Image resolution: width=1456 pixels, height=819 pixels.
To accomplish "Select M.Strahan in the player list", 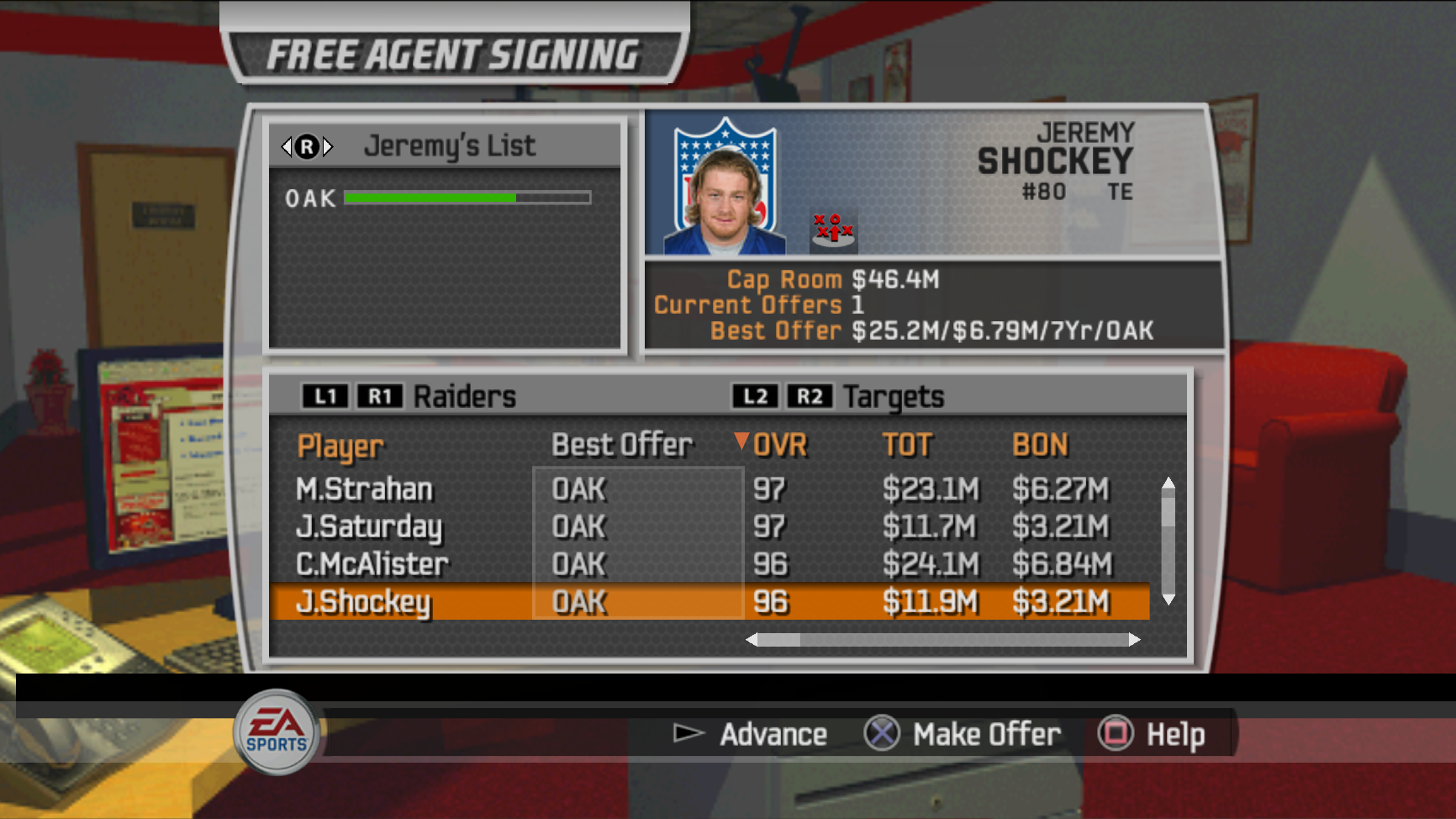I will coord(364,489).
